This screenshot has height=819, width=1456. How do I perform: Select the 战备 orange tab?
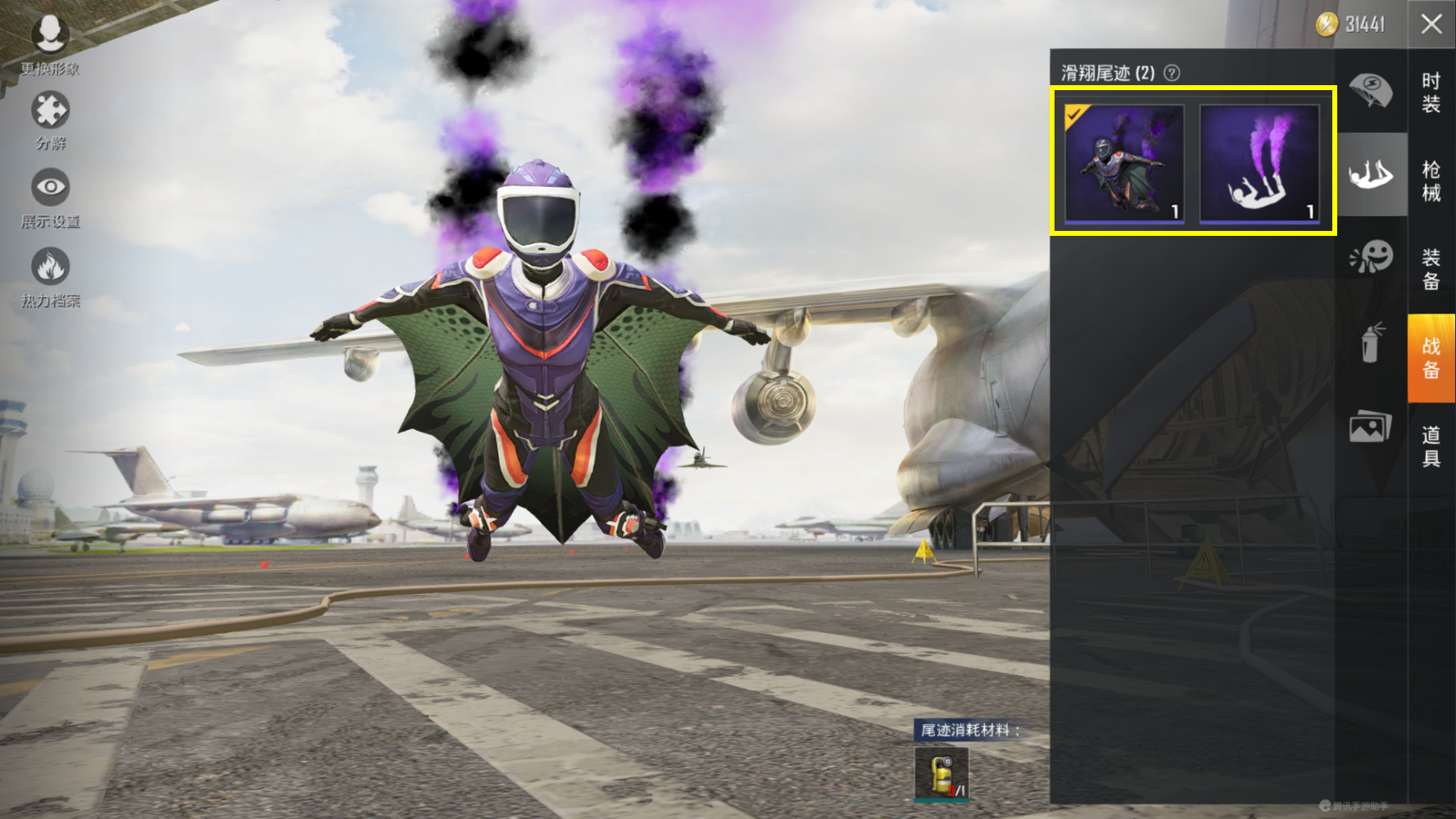coord(1431,358)
